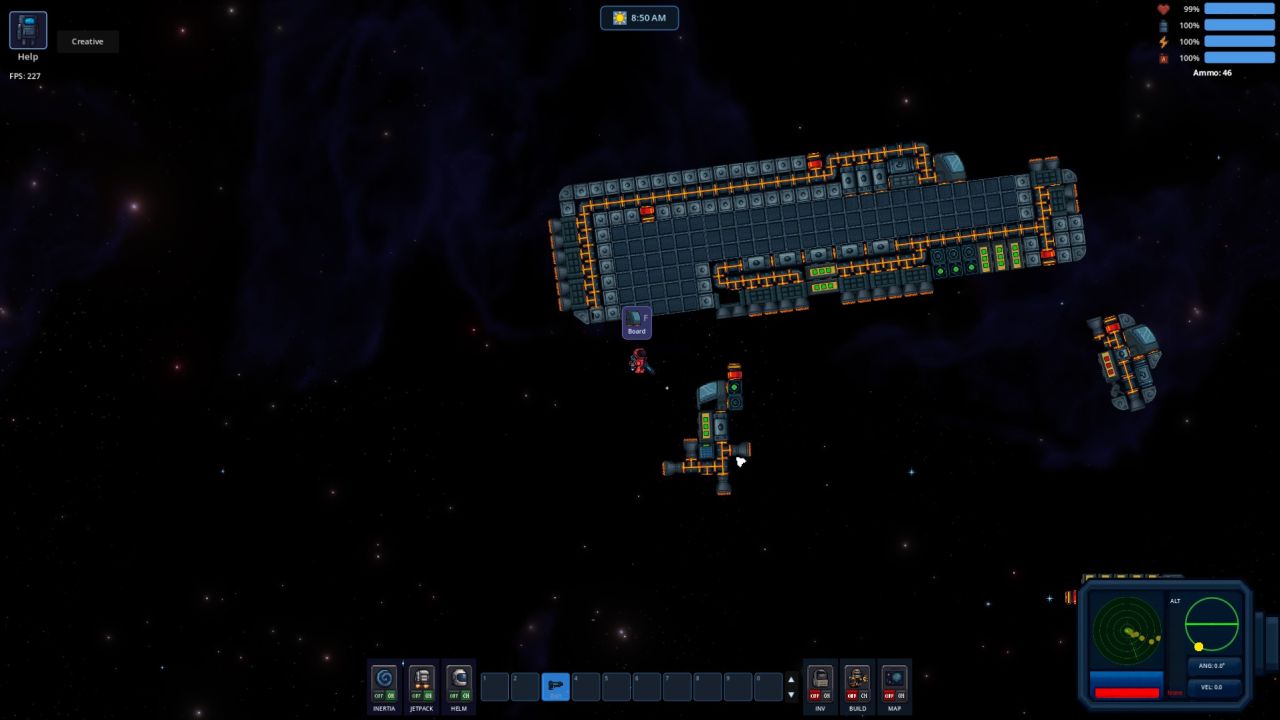This screenshot has height=720, width=1280.
Task: Click the hotbar down arrow
Action: [x=790, y=694]
